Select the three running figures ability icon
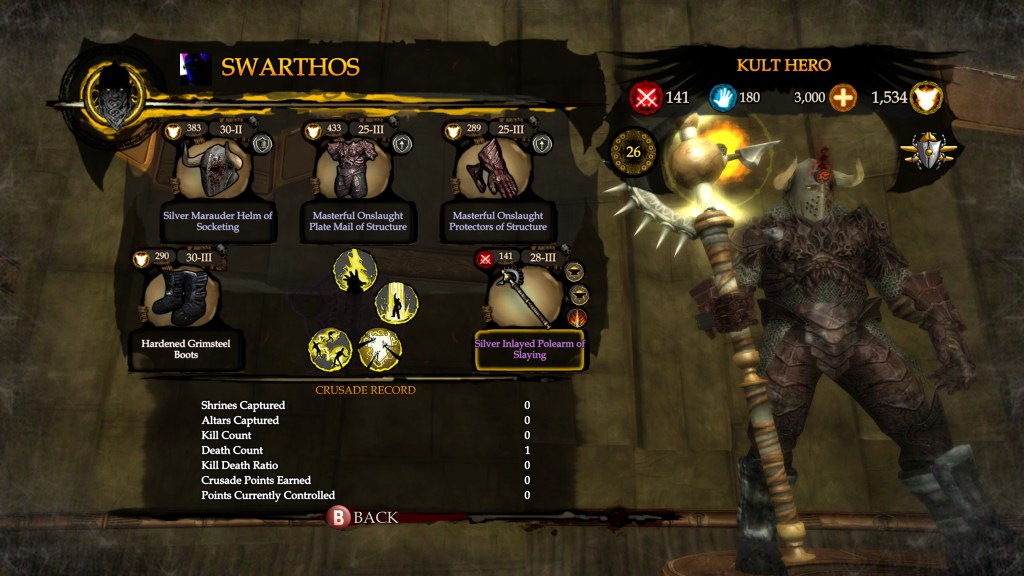The height and width of the screenshot is (576, 1024). (331, 349)
